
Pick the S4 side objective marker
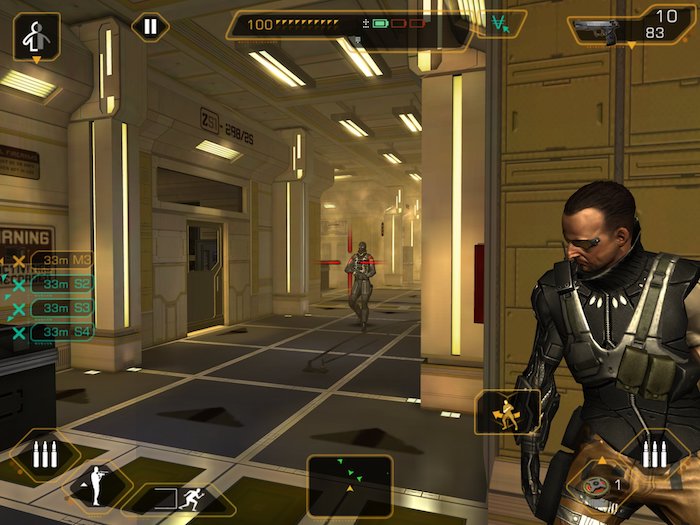[x=62, y=331]
